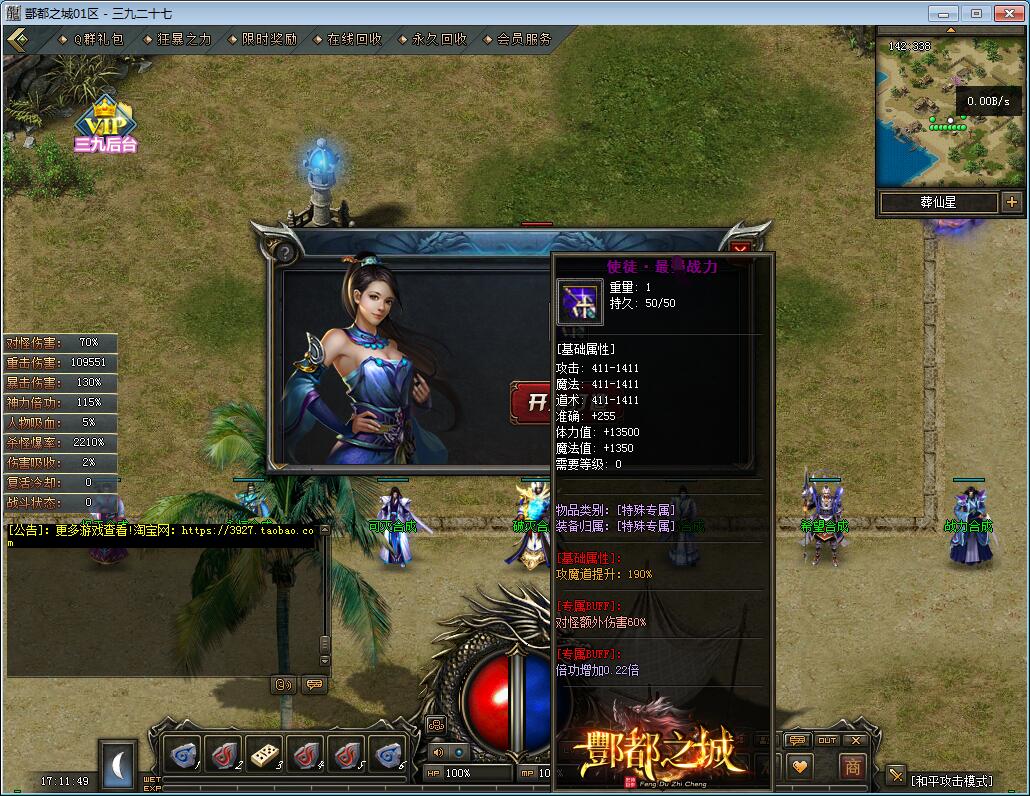Collapse the minimap using the top arrow

coord(950,30)
